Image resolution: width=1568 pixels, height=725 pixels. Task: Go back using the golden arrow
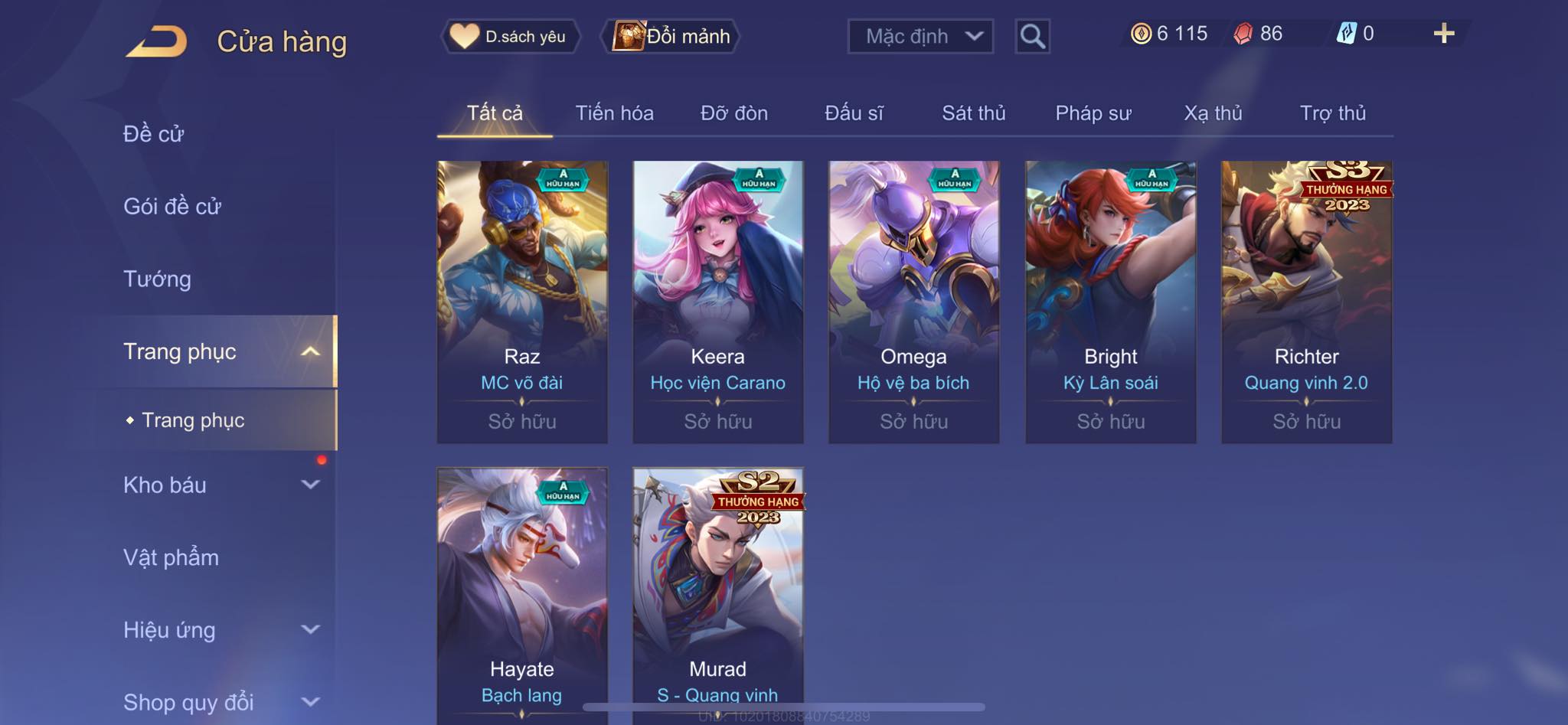[x=157, y=41]
